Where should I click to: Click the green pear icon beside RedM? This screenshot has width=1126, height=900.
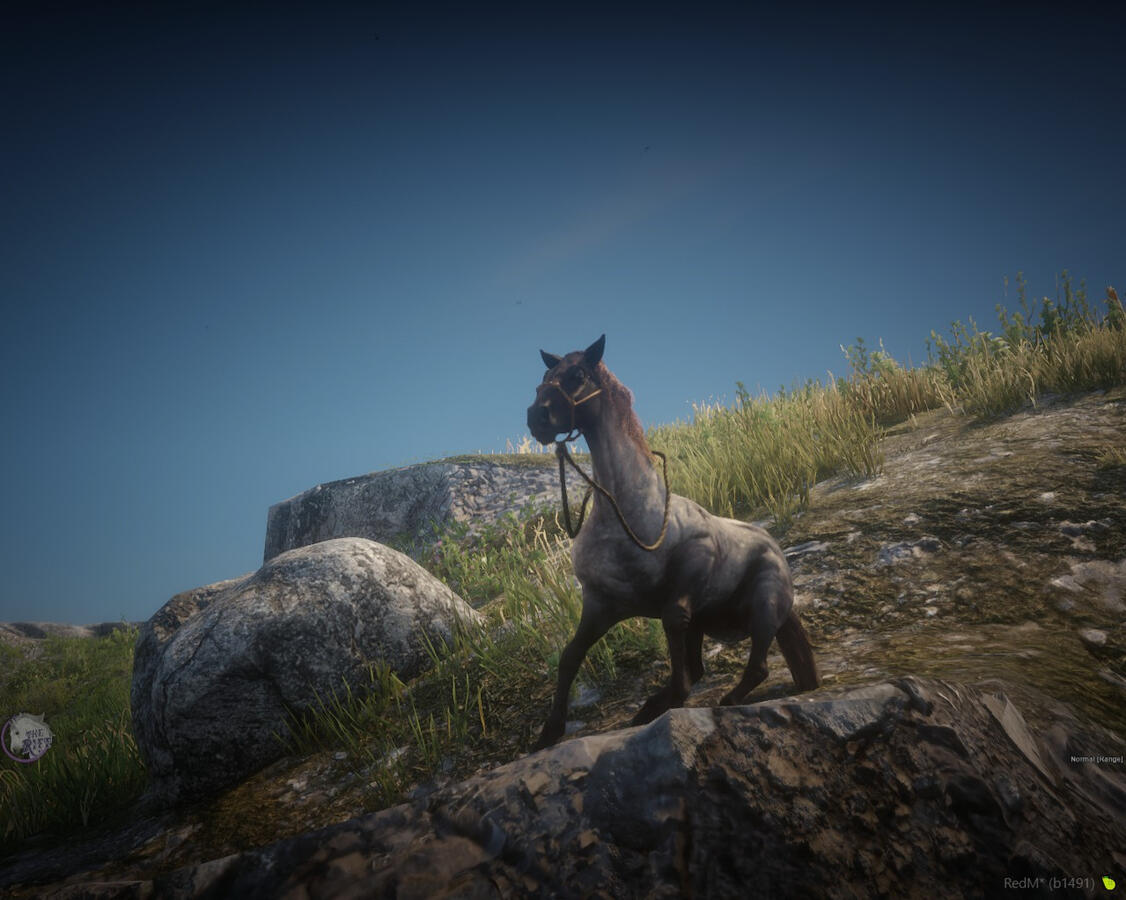[1108, 883]
